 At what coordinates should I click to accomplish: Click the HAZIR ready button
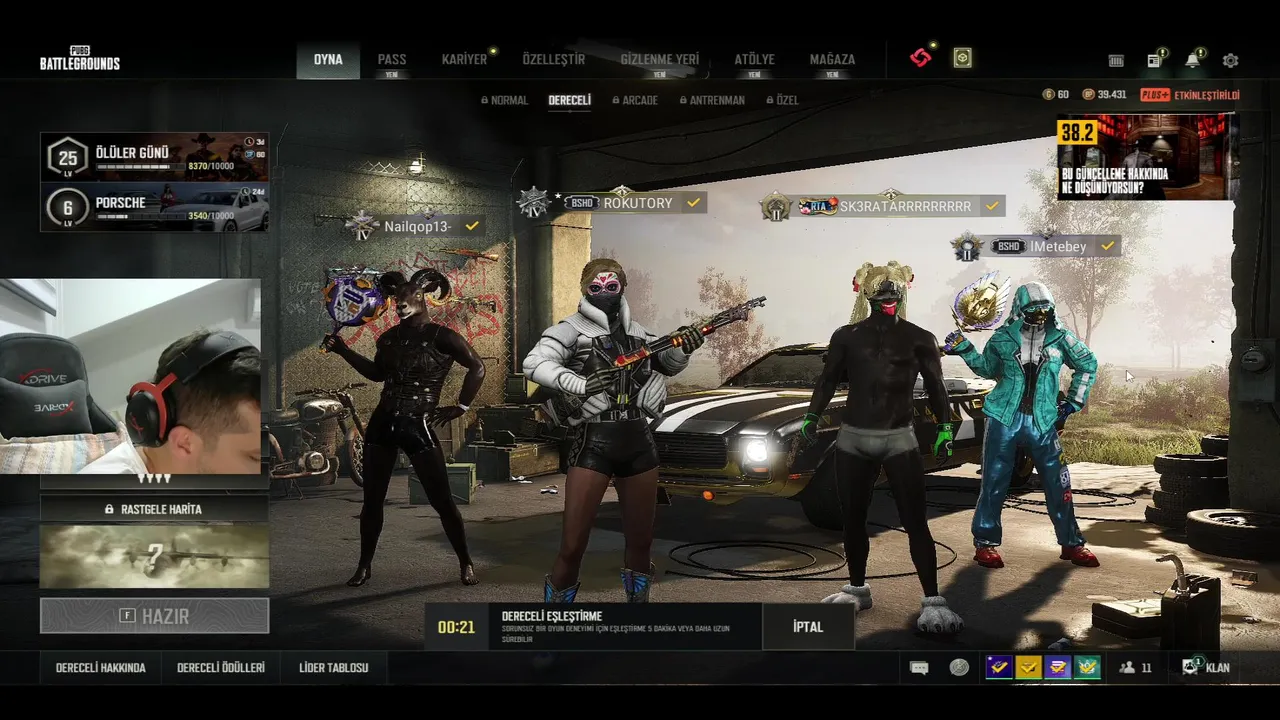pyautogui.click(x=154, y=616)
